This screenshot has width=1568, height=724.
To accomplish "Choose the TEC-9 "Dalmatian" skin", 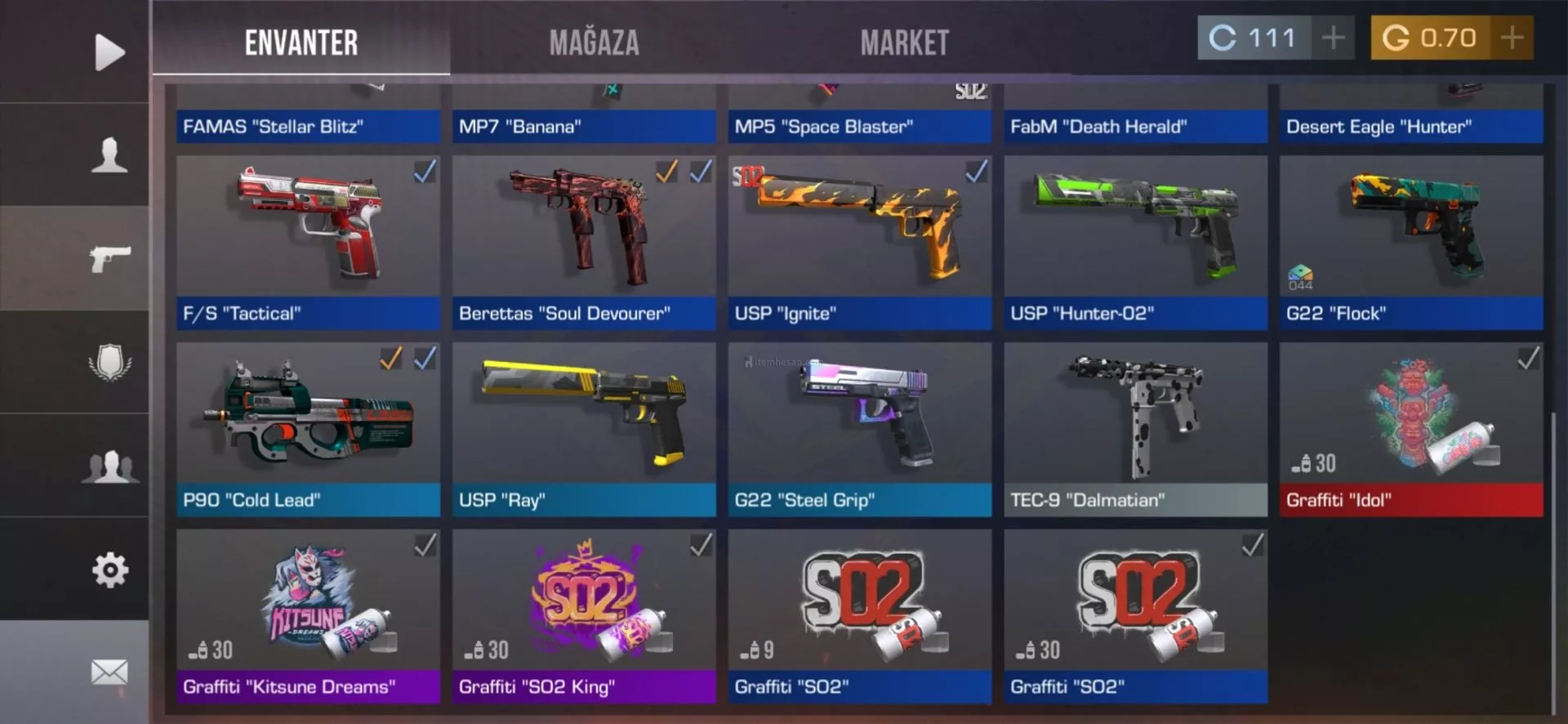I will coord(1135,428).
